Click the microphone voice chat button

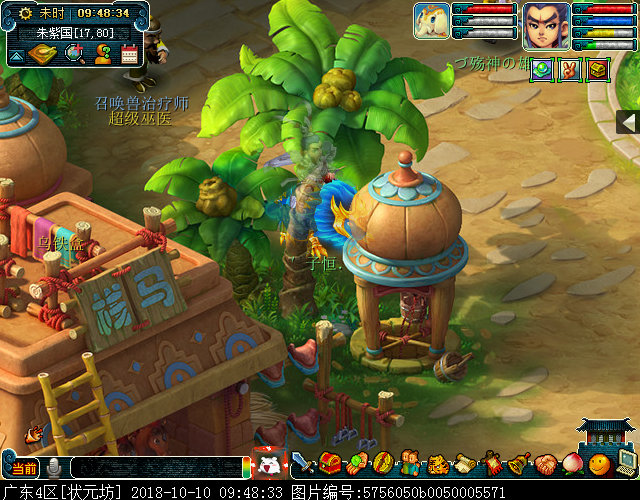[53, 467]
